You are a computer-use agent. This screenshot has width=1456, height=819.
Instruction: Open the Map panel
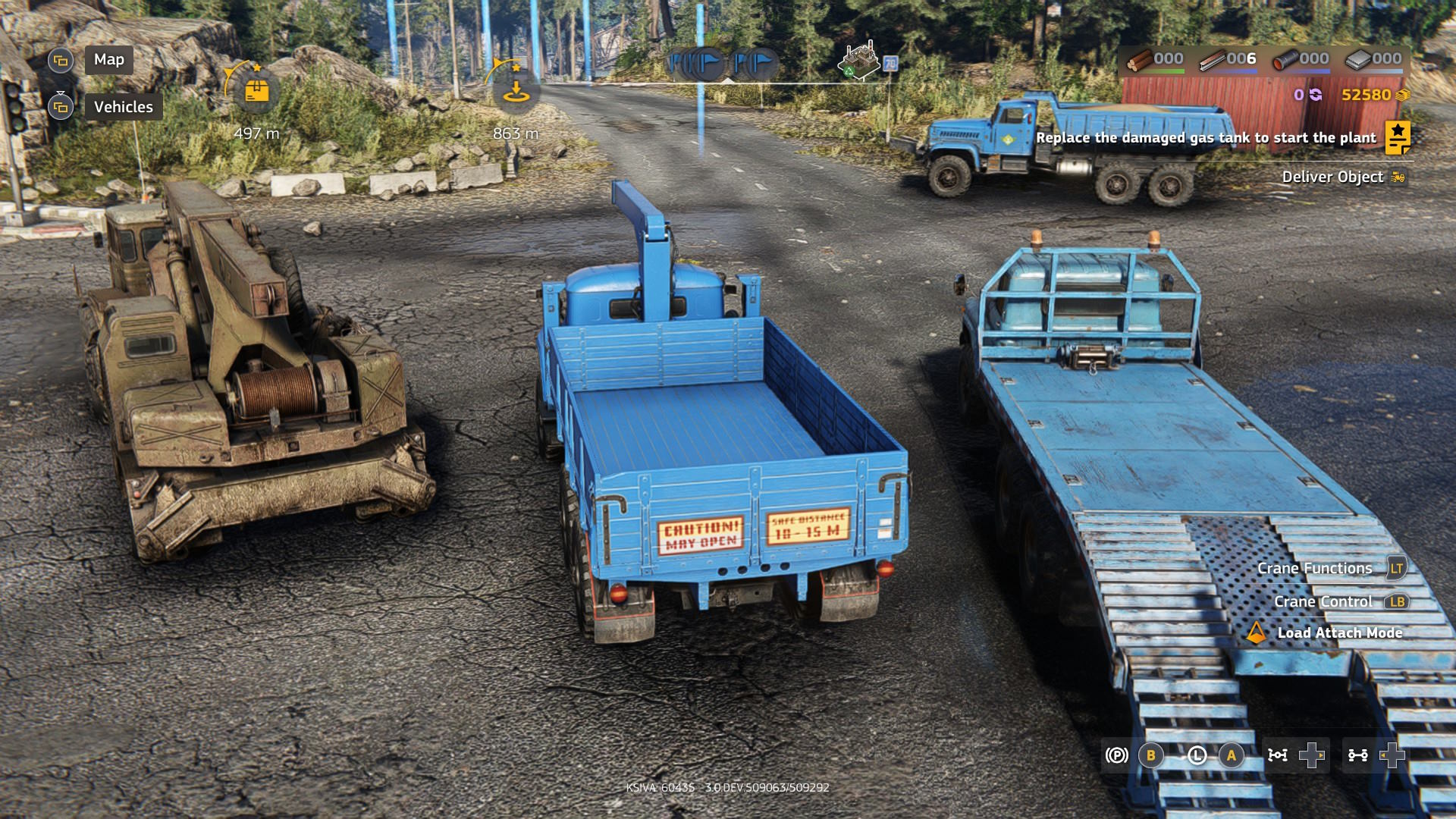point(108,60)
